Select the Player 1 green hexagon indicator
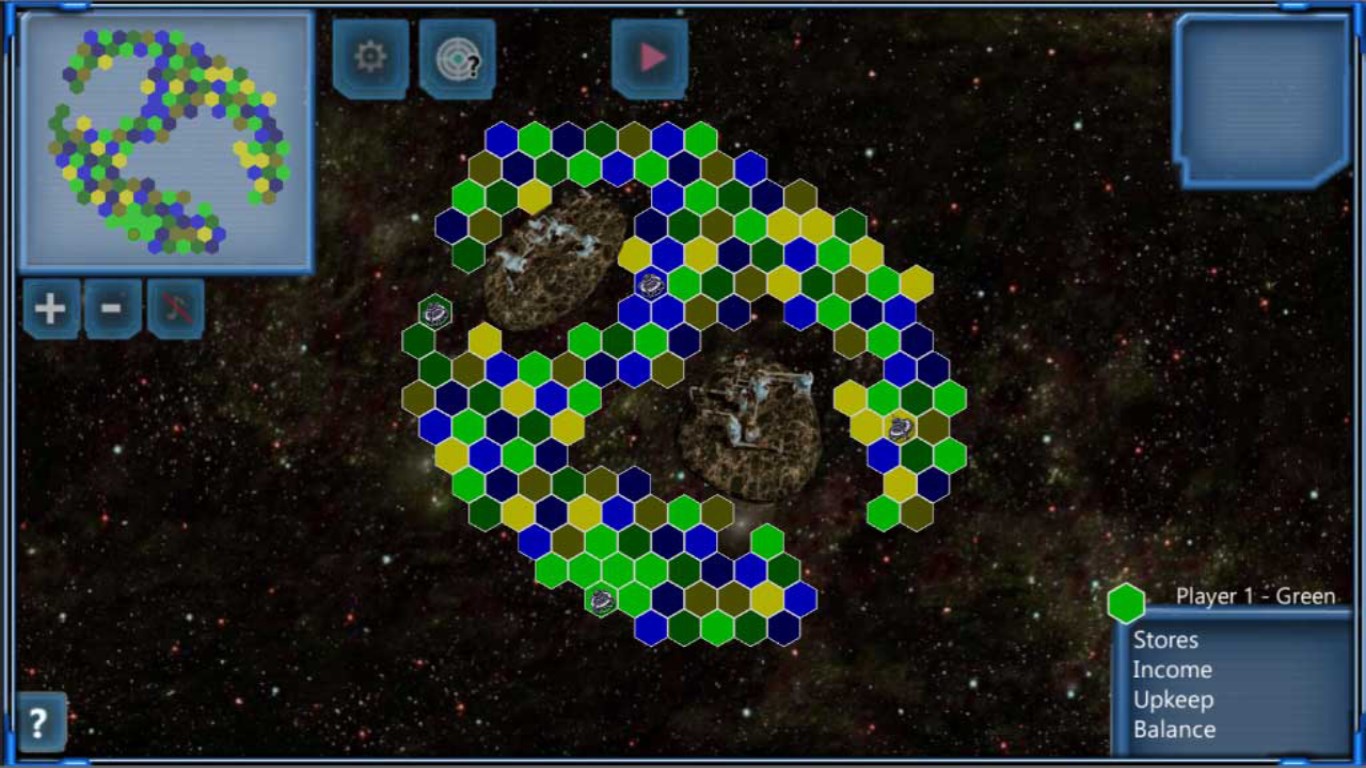The width and height of the screenshot is (1366, 768). pyautogui.click(x=1126, y=603)
